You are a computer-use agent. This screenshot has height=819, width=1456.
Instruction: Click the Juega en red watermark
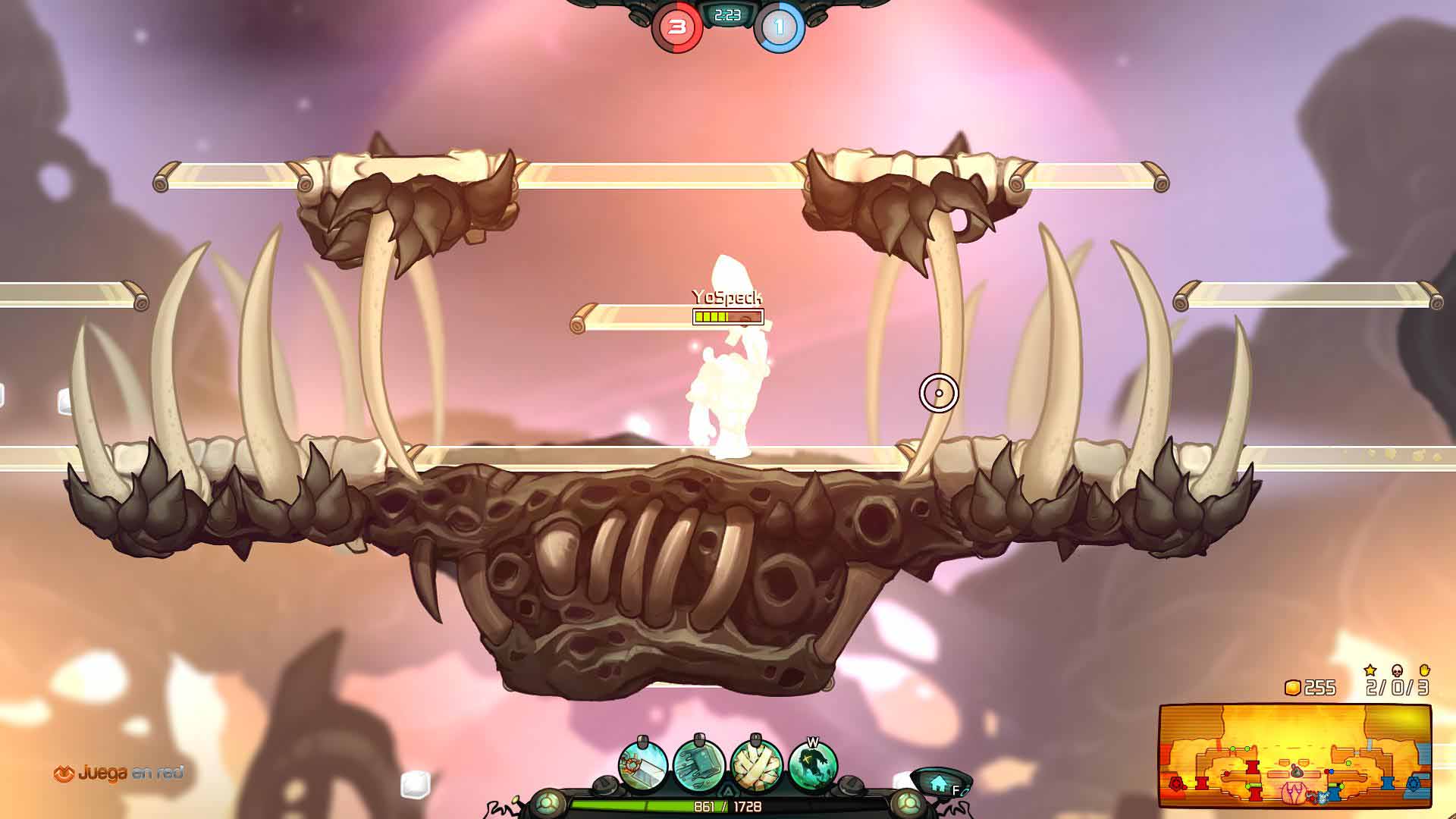click(119, 773)
